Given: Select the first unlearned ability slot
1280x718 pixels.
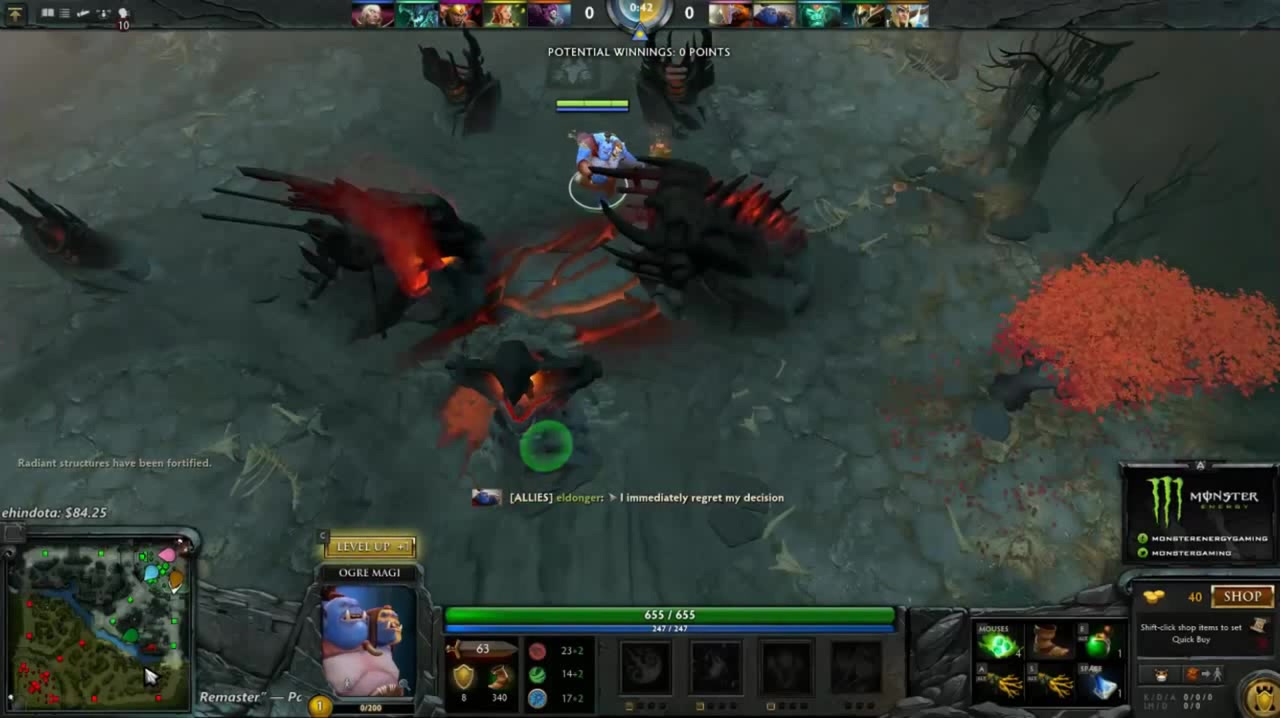Looking at the screenshot, I should [645, 668].
